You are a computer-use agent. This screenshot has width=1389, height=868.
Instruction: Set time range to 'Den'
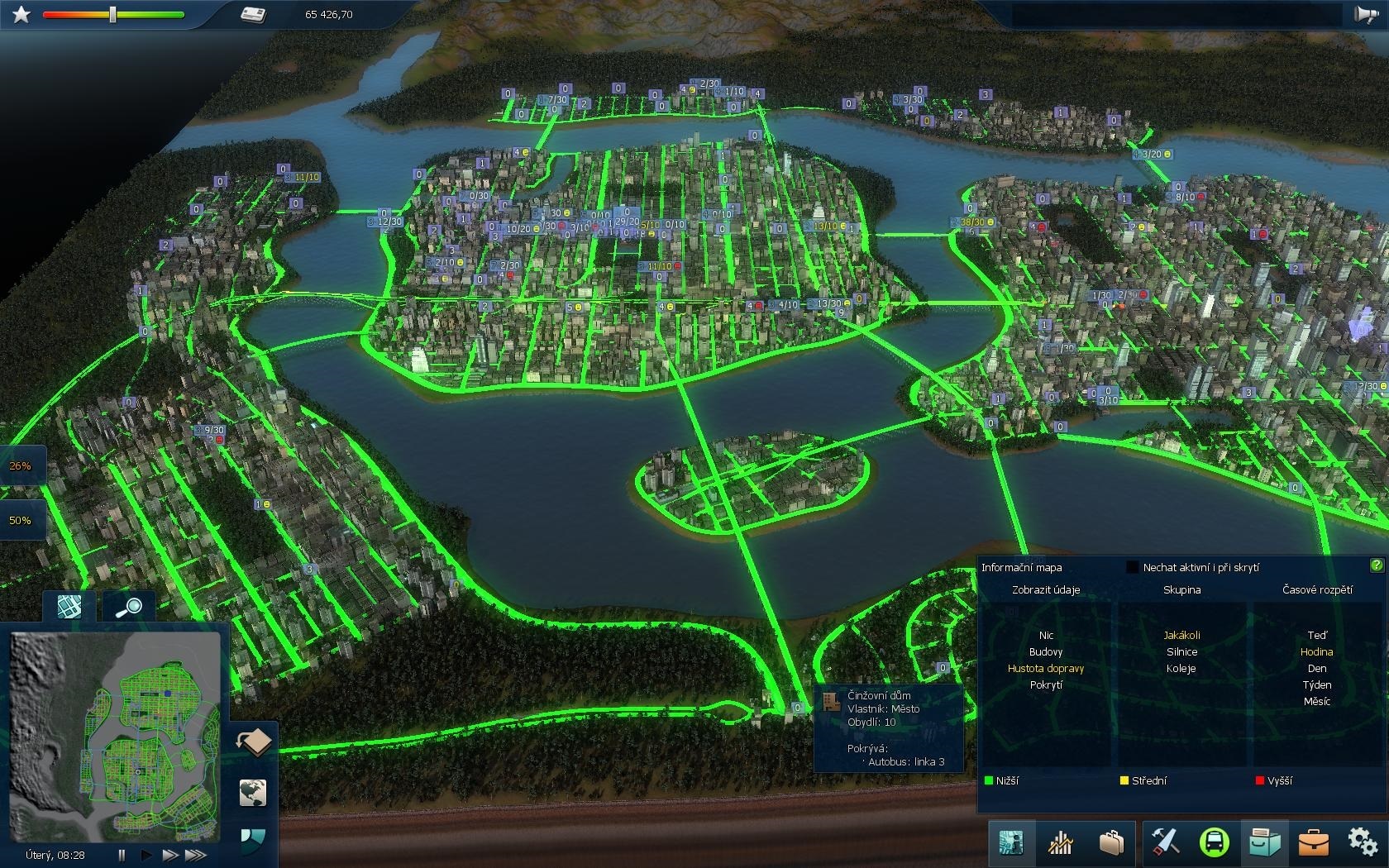pyautogui.click(x=1317, y=668)
